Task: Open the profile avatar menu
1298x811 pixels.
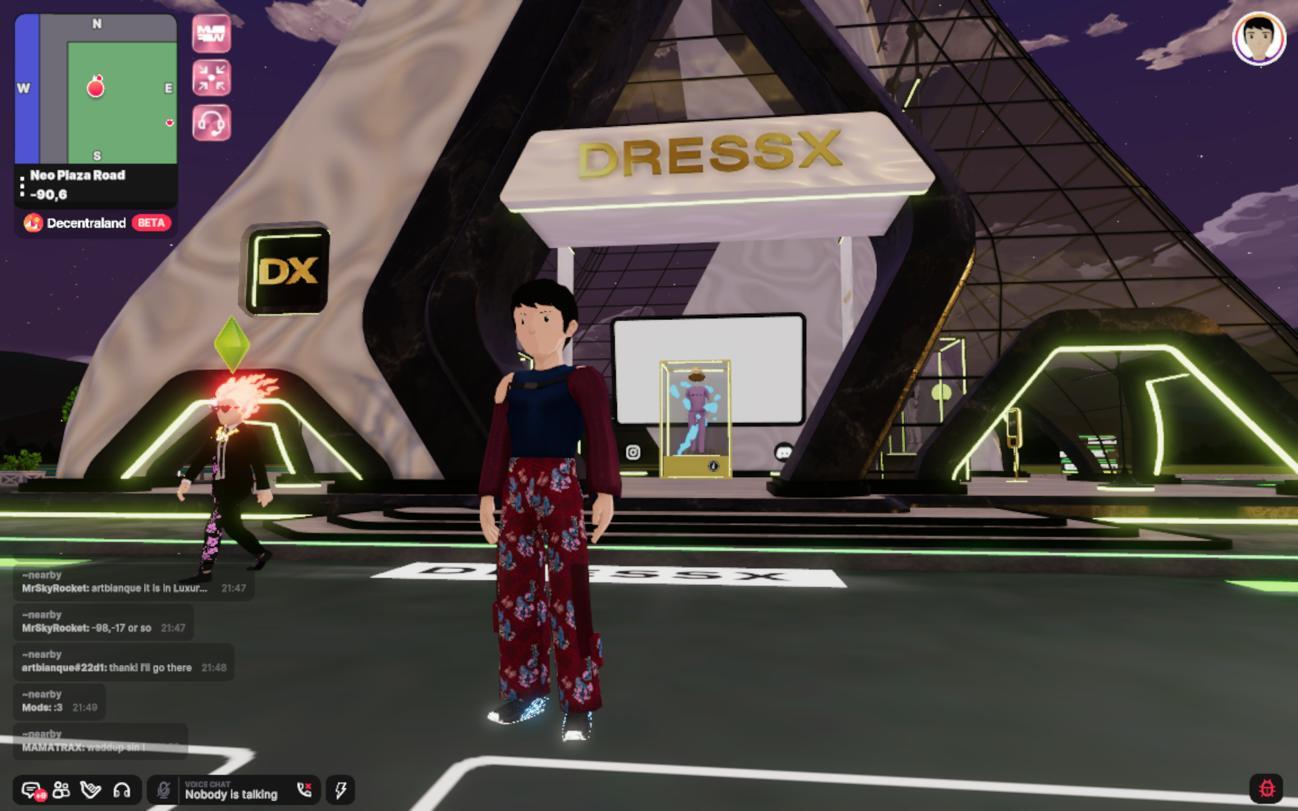Action: [x=1258, y=39]
